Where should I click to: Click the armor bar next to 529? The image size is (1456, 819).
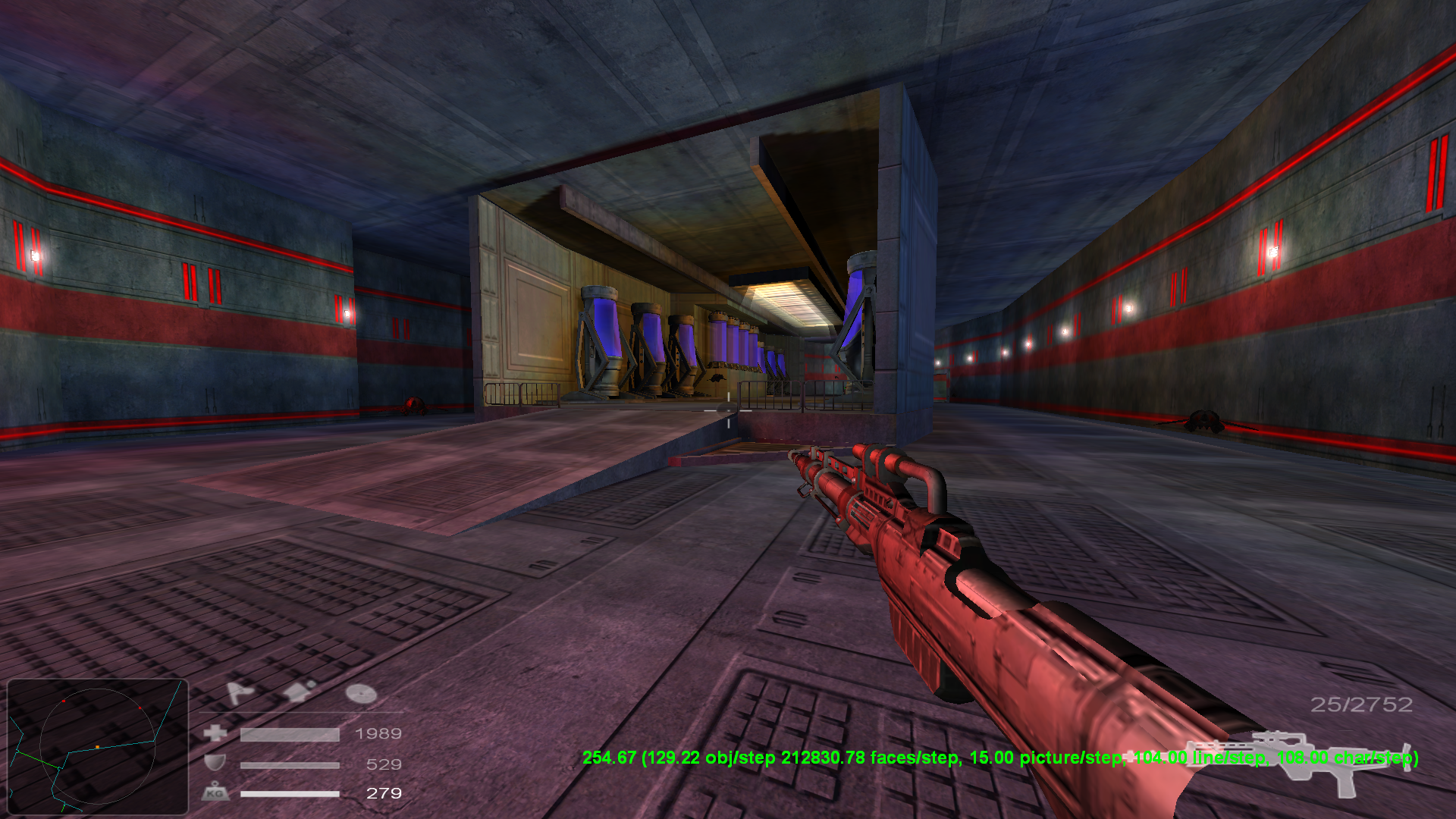289,764
